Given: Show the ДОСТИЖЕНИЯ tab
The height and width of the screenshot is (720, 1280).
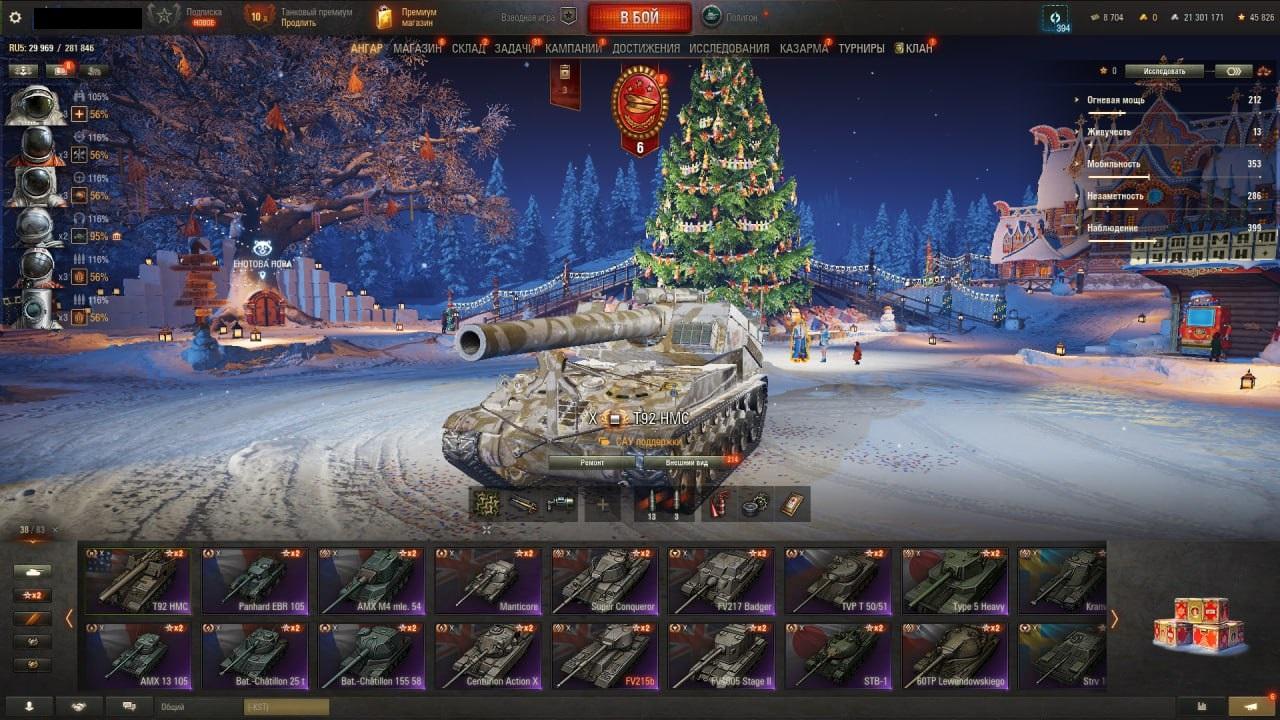Looking at the screenshot, I should [x=645, y=48].
